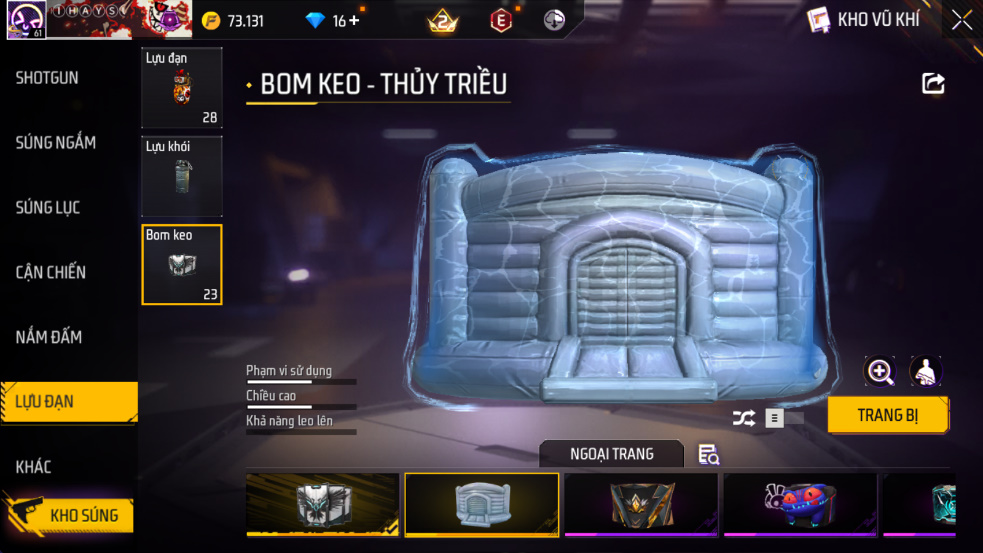Select the Lựu đạn grenade slot

point(181,88)
